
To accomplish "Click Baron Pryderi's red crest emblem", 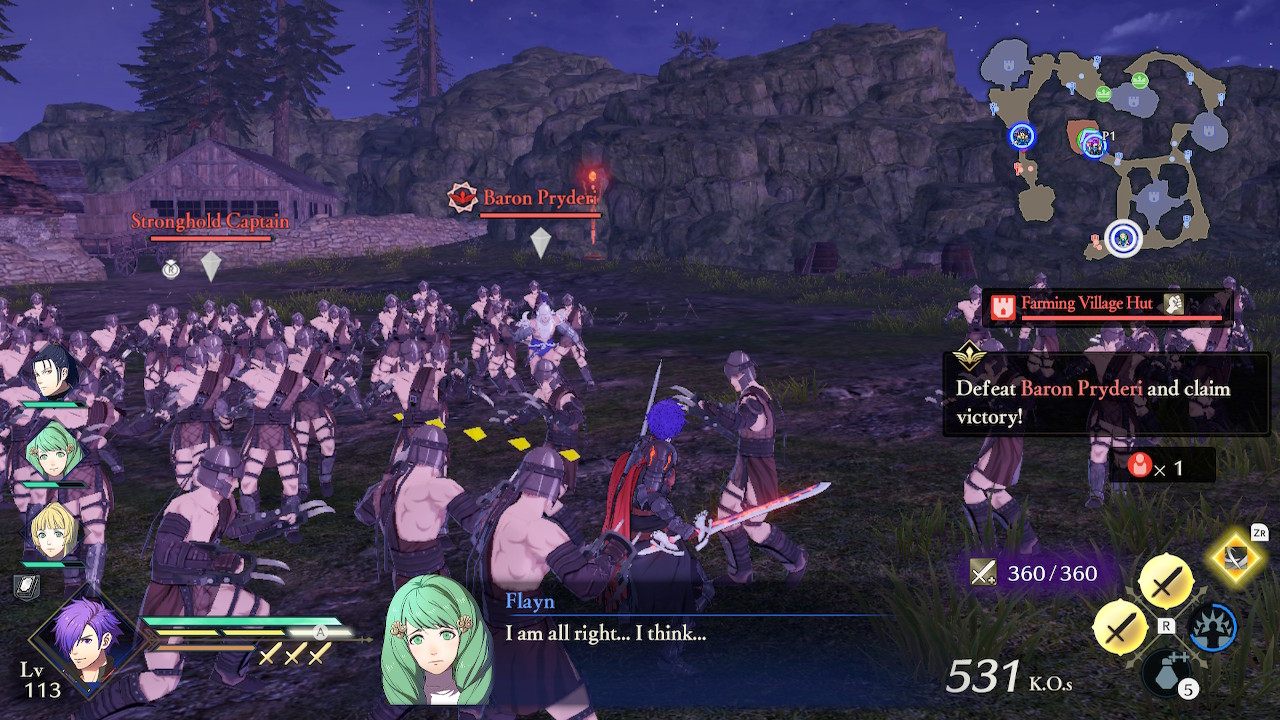I will coord(460,196).
